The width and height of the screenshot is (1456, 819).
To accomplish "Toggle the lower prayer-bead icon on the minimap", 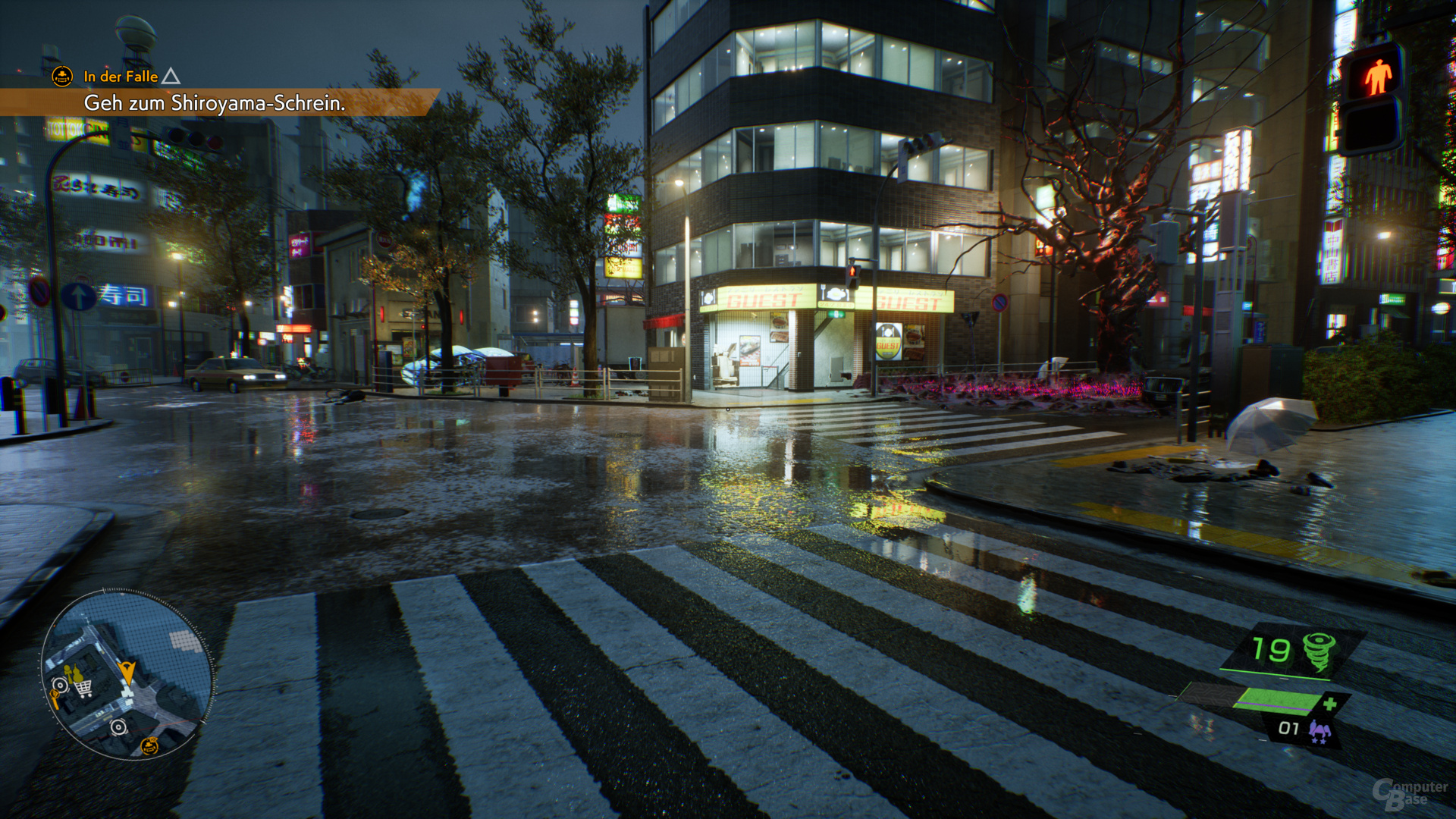I will pyautogui.click(x=118, y=727).
